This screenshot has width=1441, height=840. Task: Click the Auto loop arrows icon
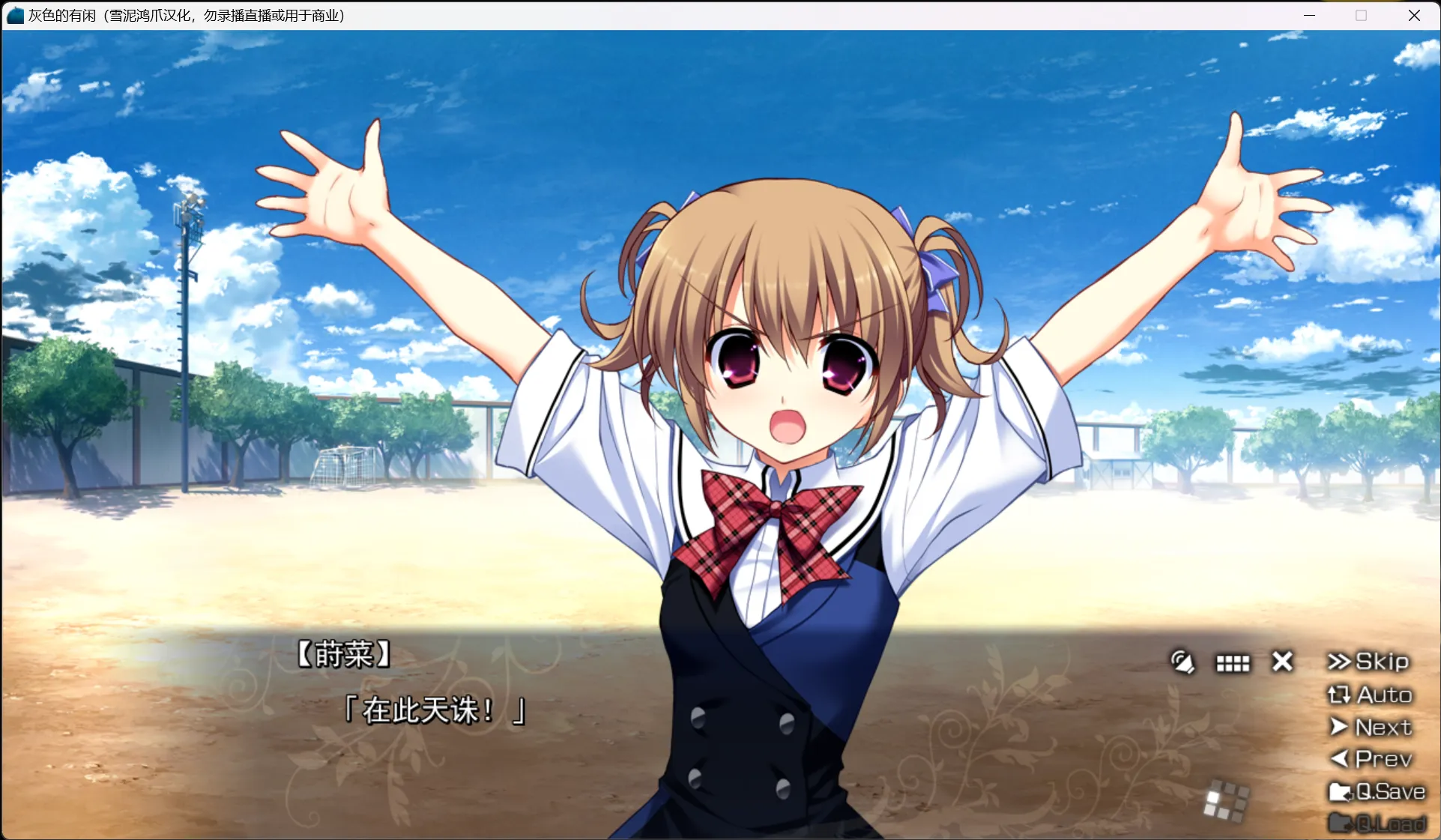[x=1339, y=695]
